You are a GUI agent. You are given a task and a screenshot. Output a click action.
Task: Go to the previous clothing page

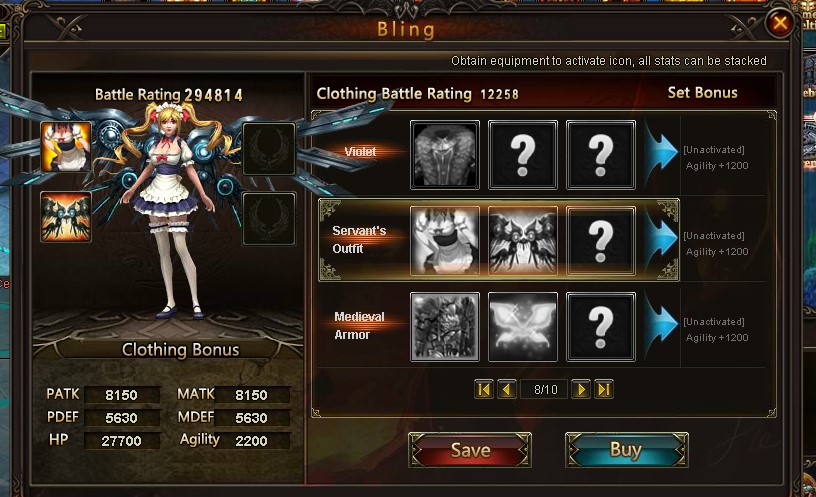coord(506,389)
